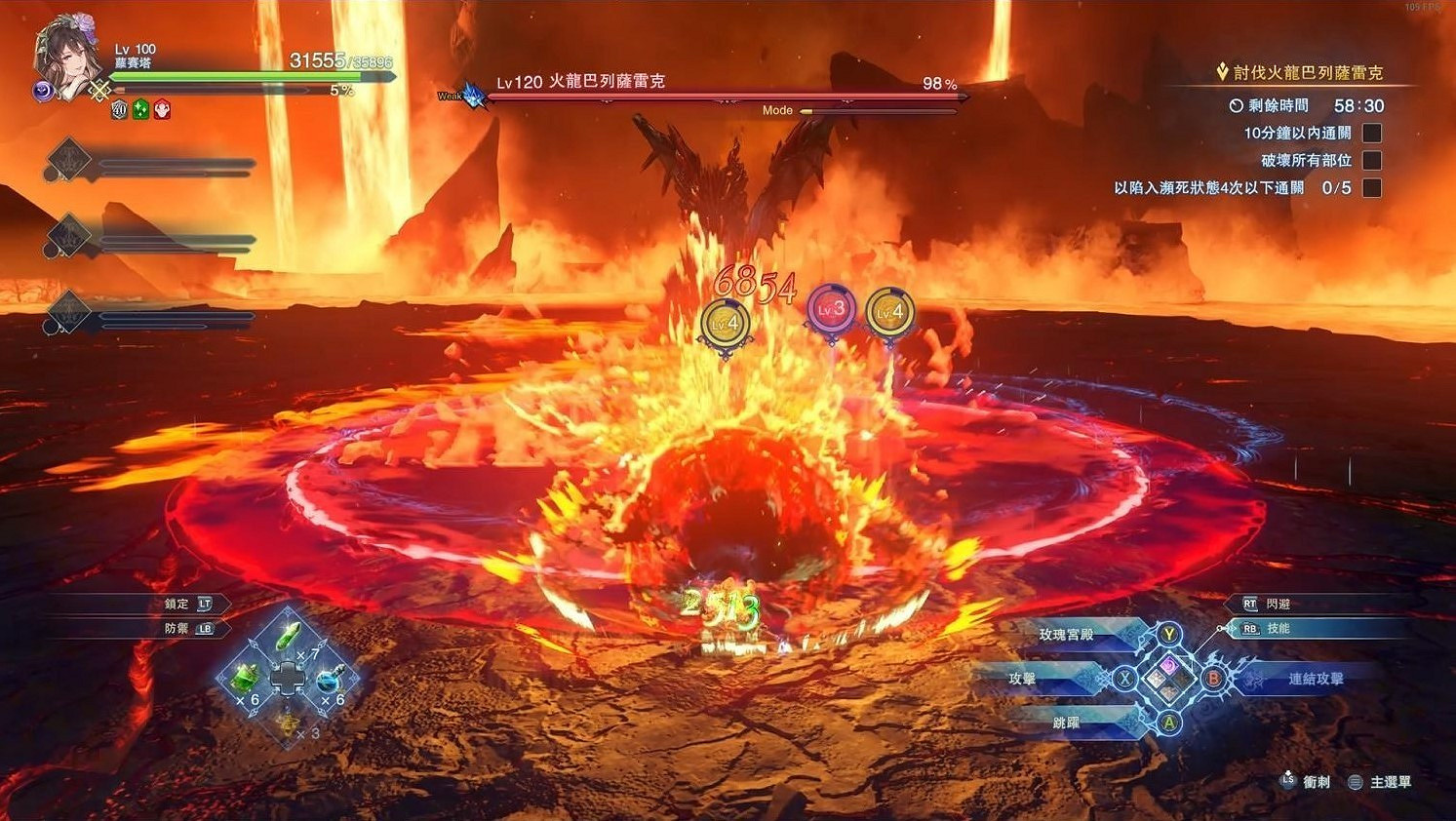
Task: Click the red debuff status icon
Action: pyautogui.click(x=162, y=108)
